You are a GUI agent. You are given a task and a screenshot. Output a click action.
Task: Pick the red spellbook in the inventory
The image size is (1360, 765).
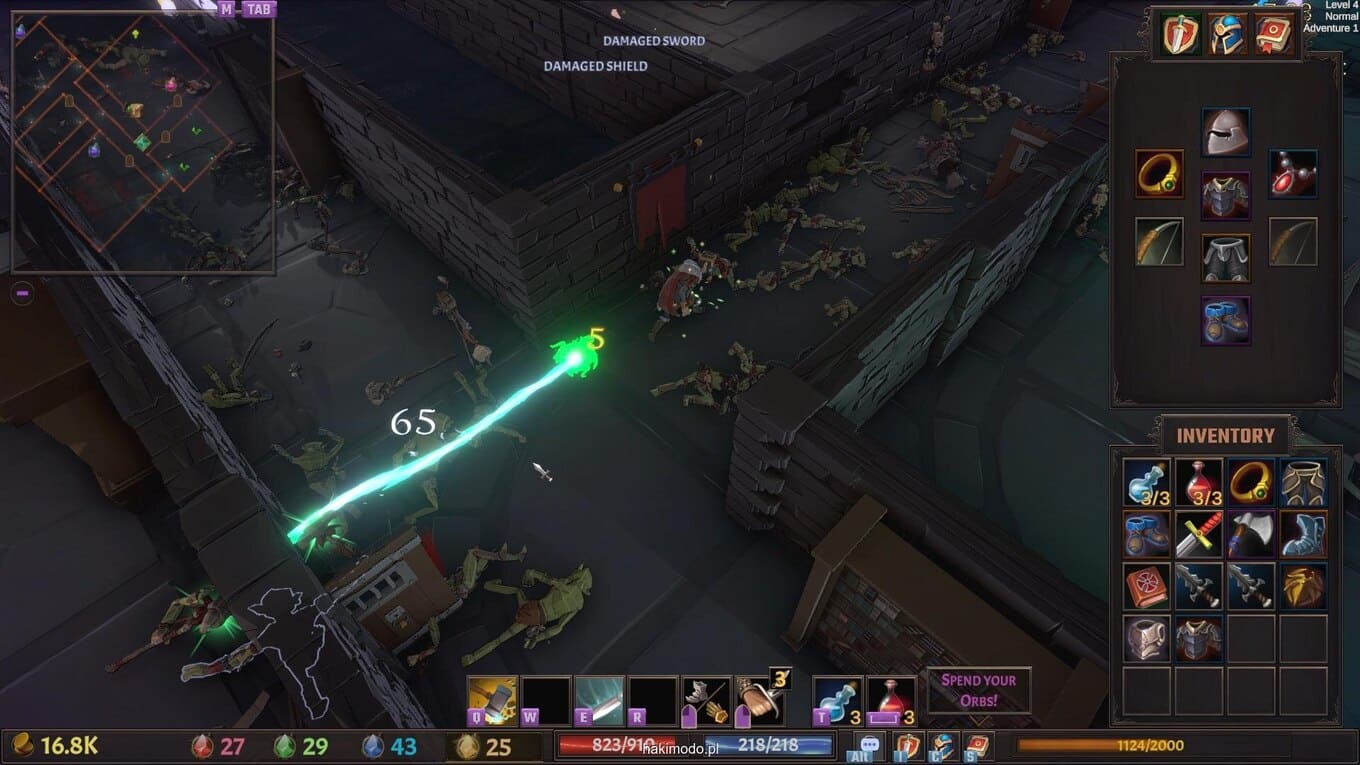(1147, 586)
